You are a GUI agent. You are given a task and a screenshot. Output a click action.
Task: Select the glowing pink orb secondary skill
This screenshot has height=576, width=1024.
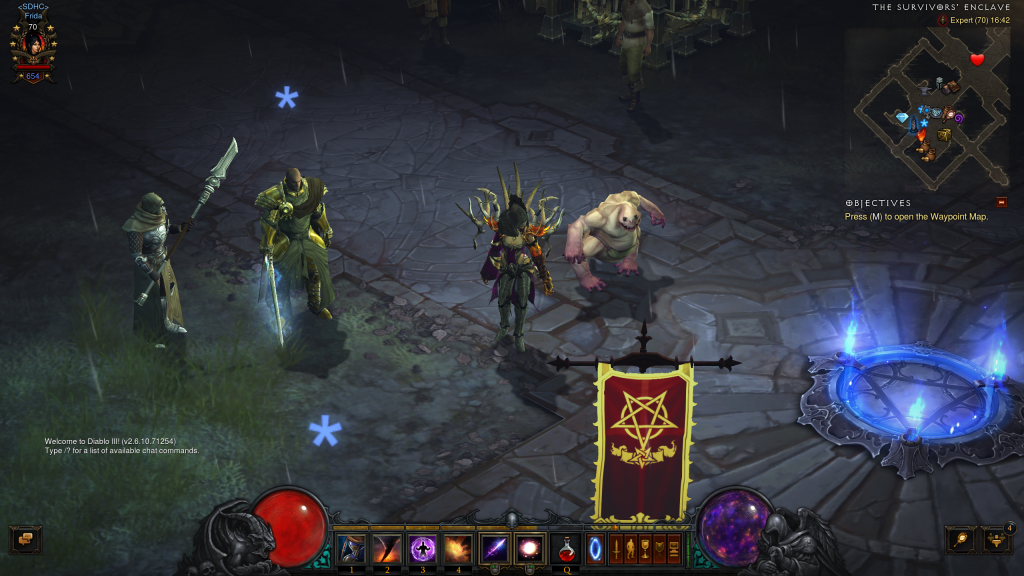click(530, 549)
